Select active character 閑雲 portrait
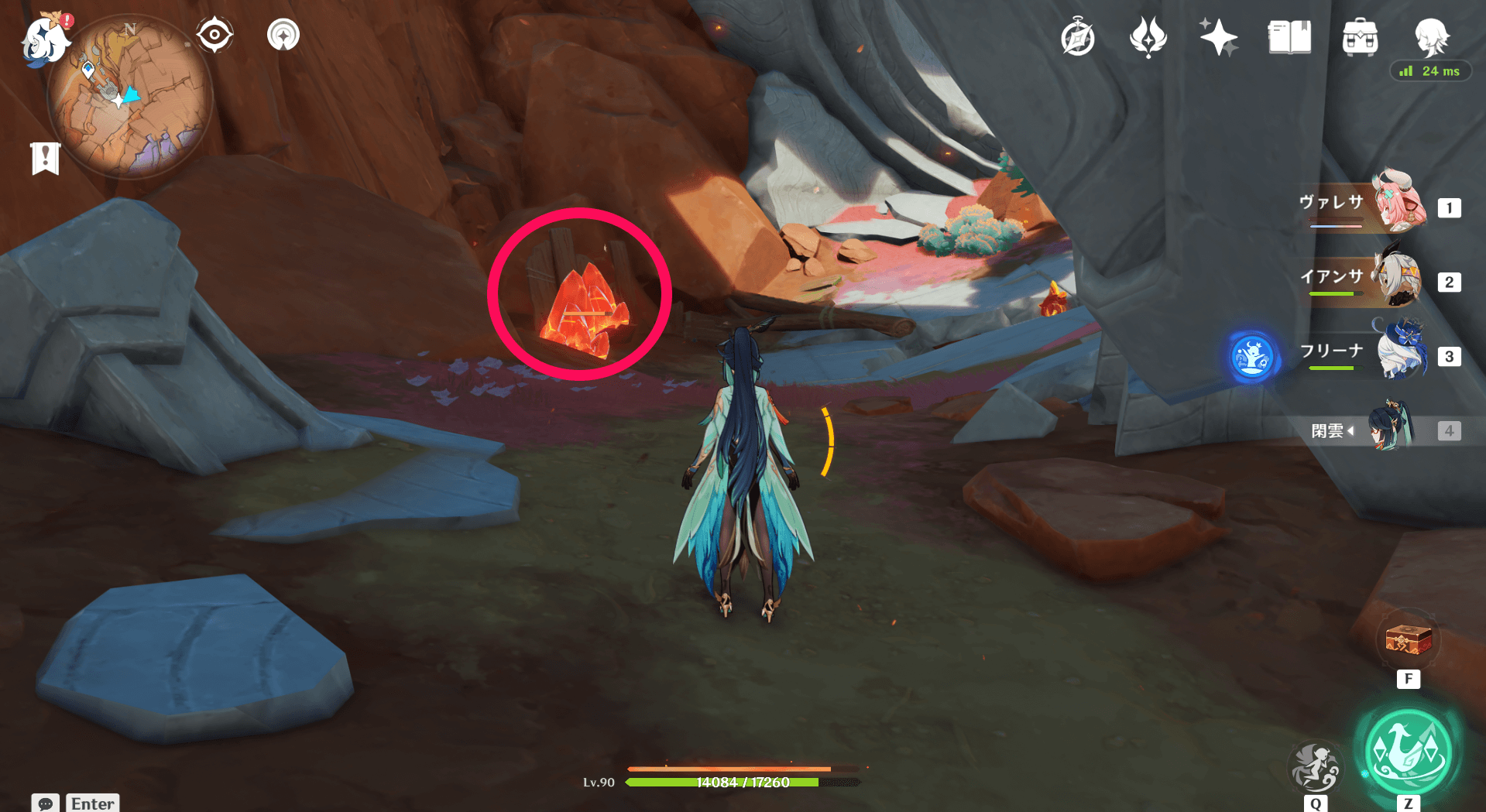This screenshot has height=812, width=1486. click(x=1392, y=427)
